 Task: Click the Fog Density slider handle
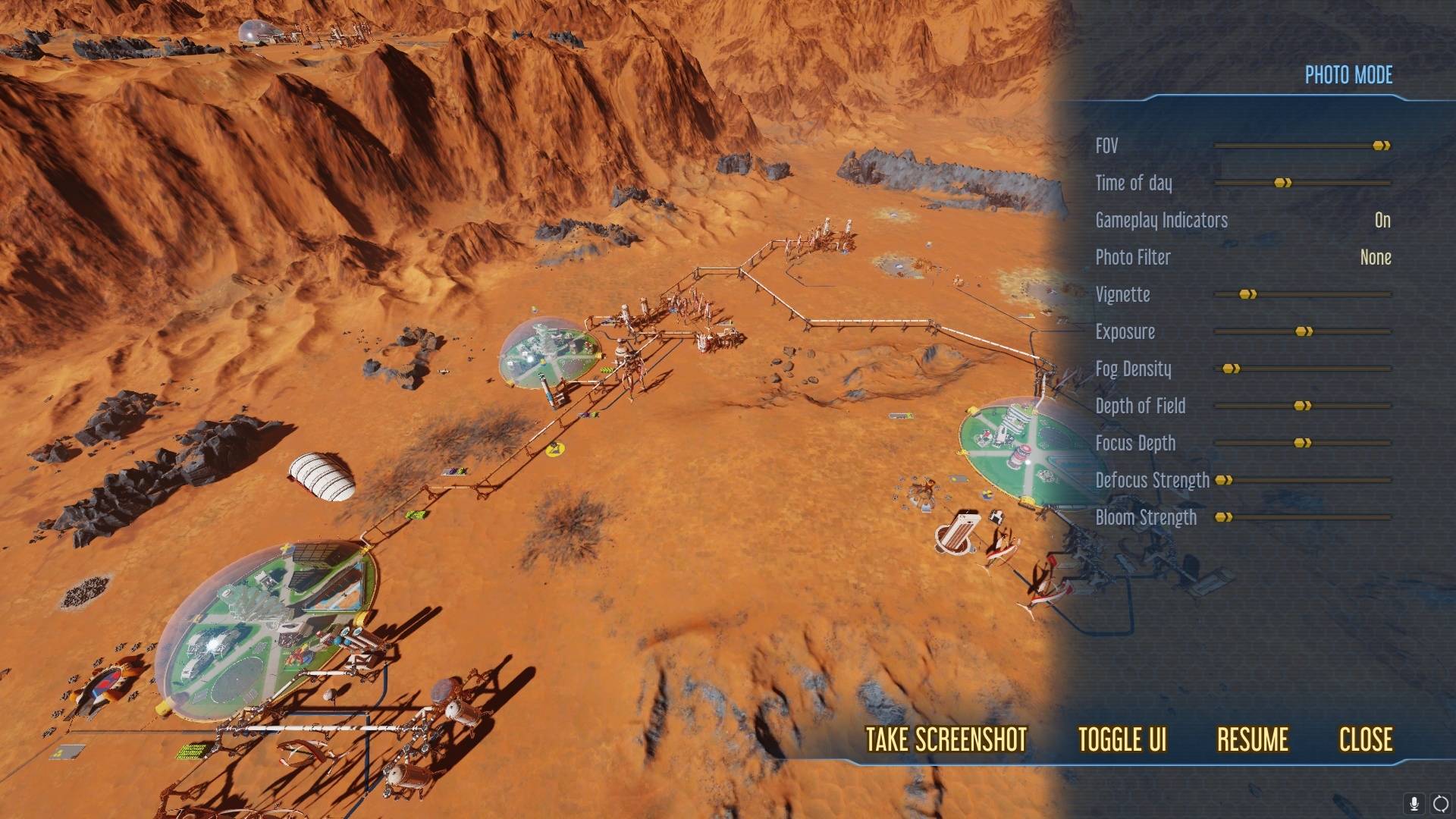[x=1230, y=369]
